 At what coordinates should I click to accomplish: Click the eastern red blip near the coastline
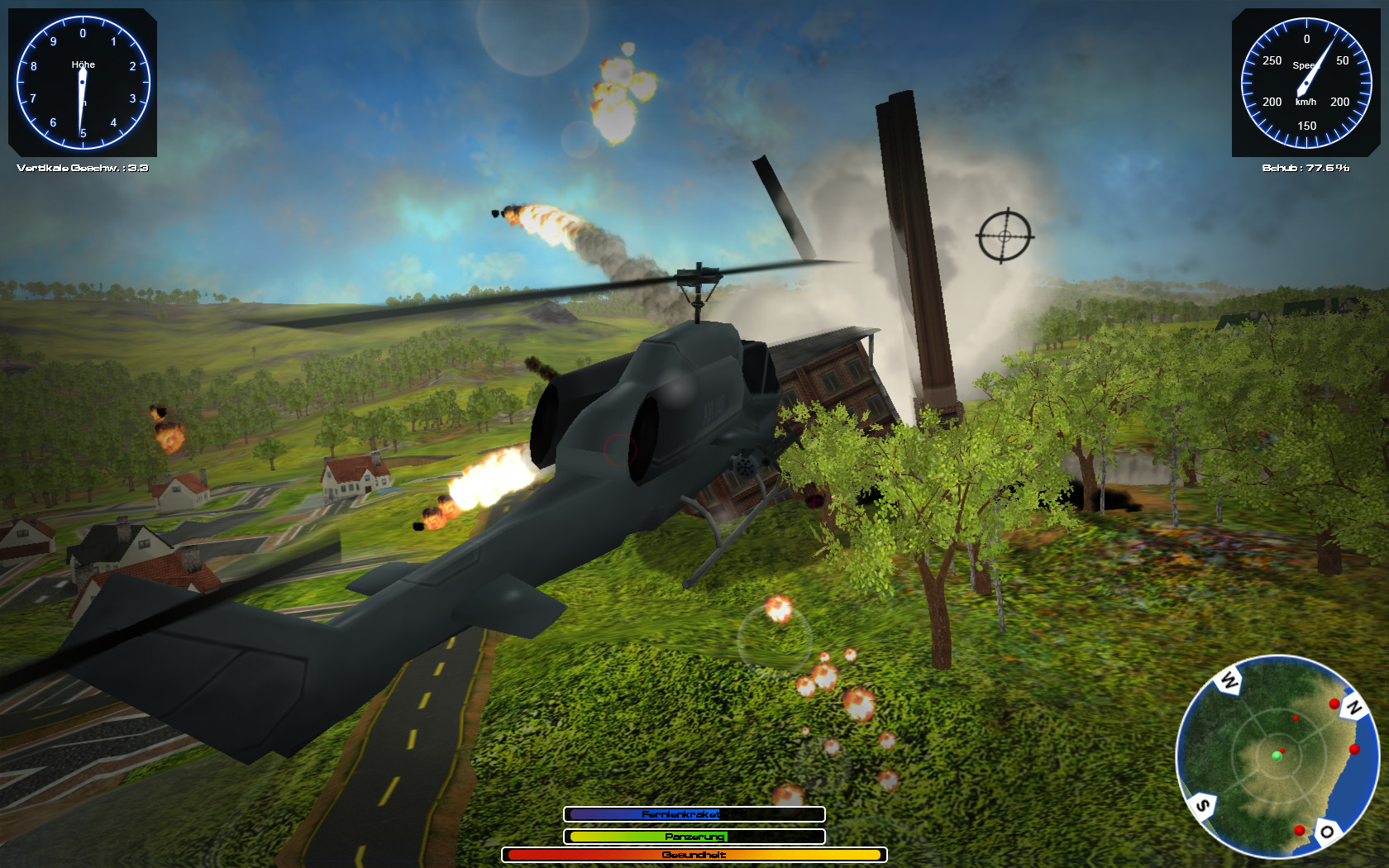(1355, 750)
